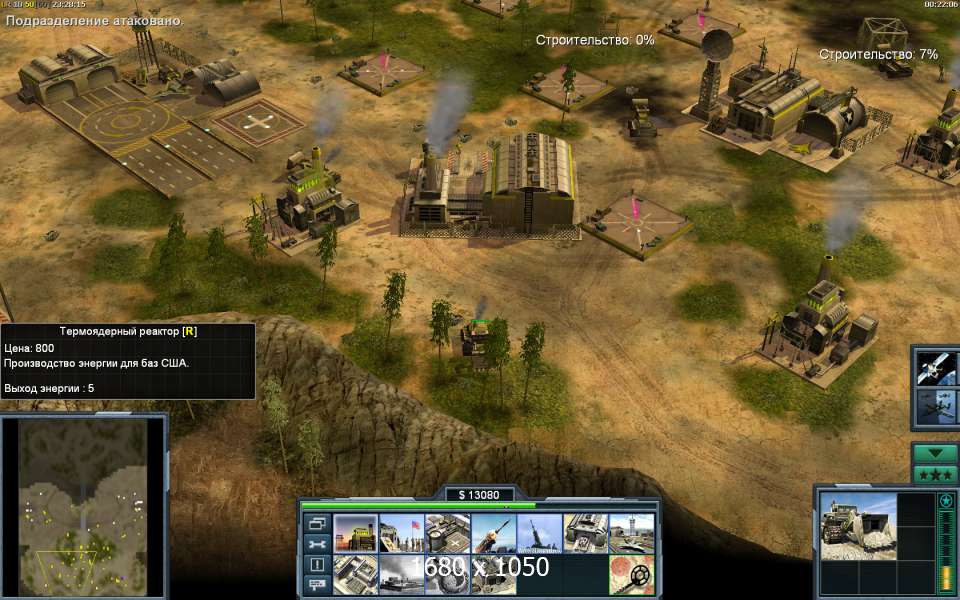Image resolution: width=960 pixels, height=600 pixels.
Task: Select the missile launcher defense build icon
Action: 493,533
